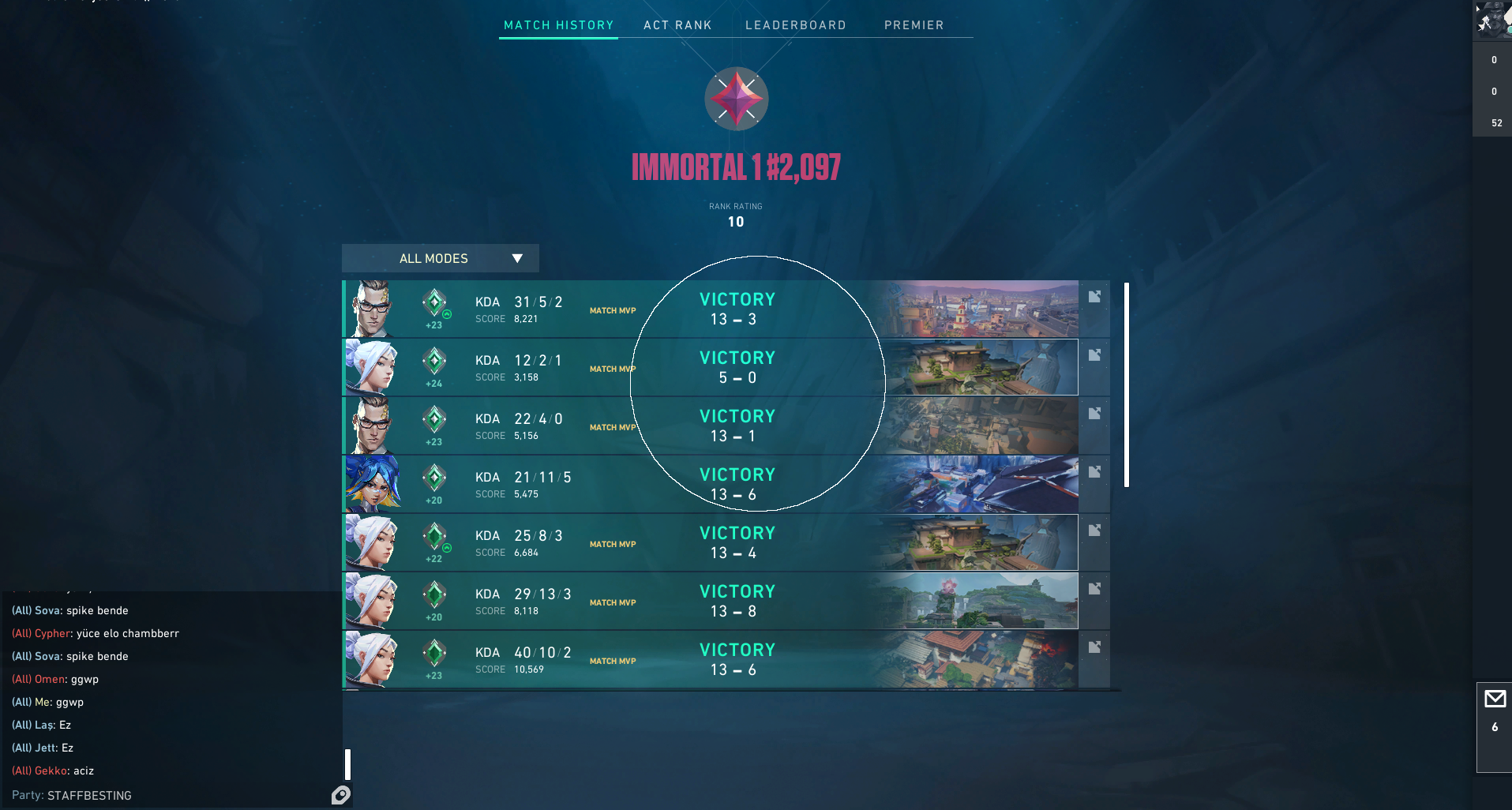Click the match list scrollbar

click(1127, 384)
